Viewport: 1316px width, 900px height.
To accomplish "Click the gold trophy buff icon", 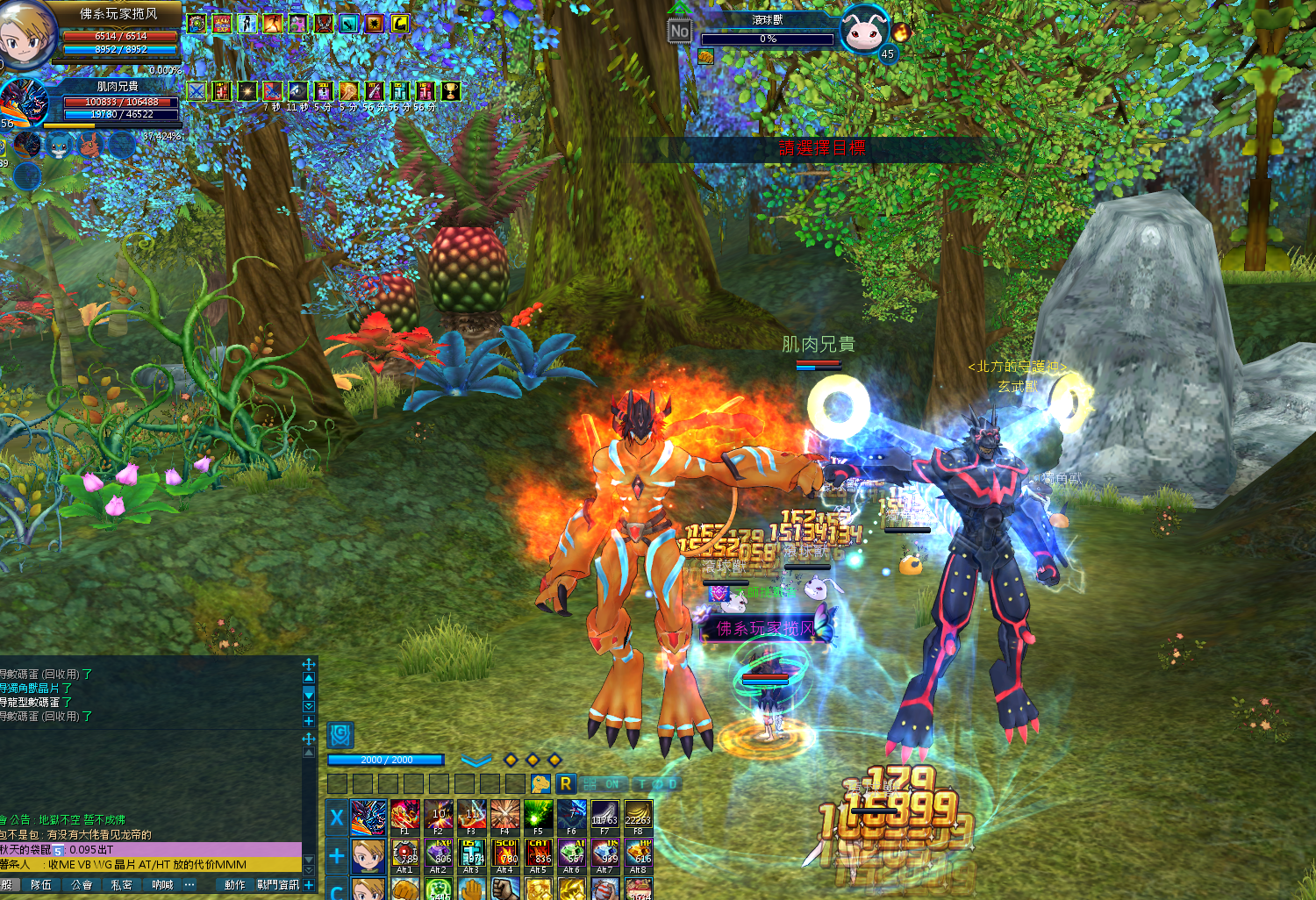I will point(450,91).
